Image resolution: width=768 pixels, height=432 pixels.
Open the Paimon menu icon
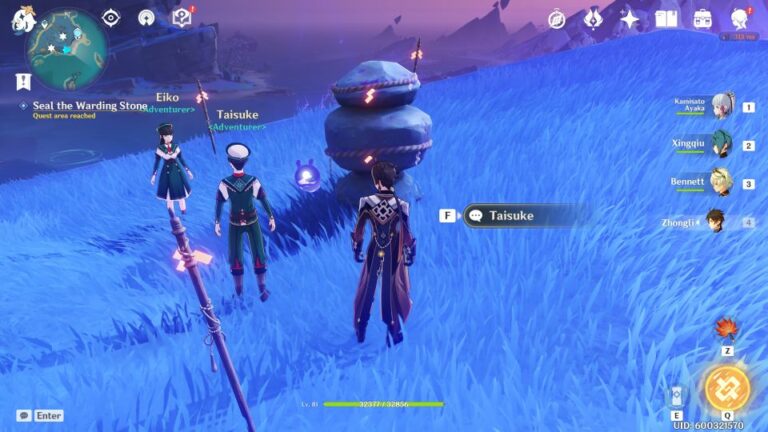point(23,18)
